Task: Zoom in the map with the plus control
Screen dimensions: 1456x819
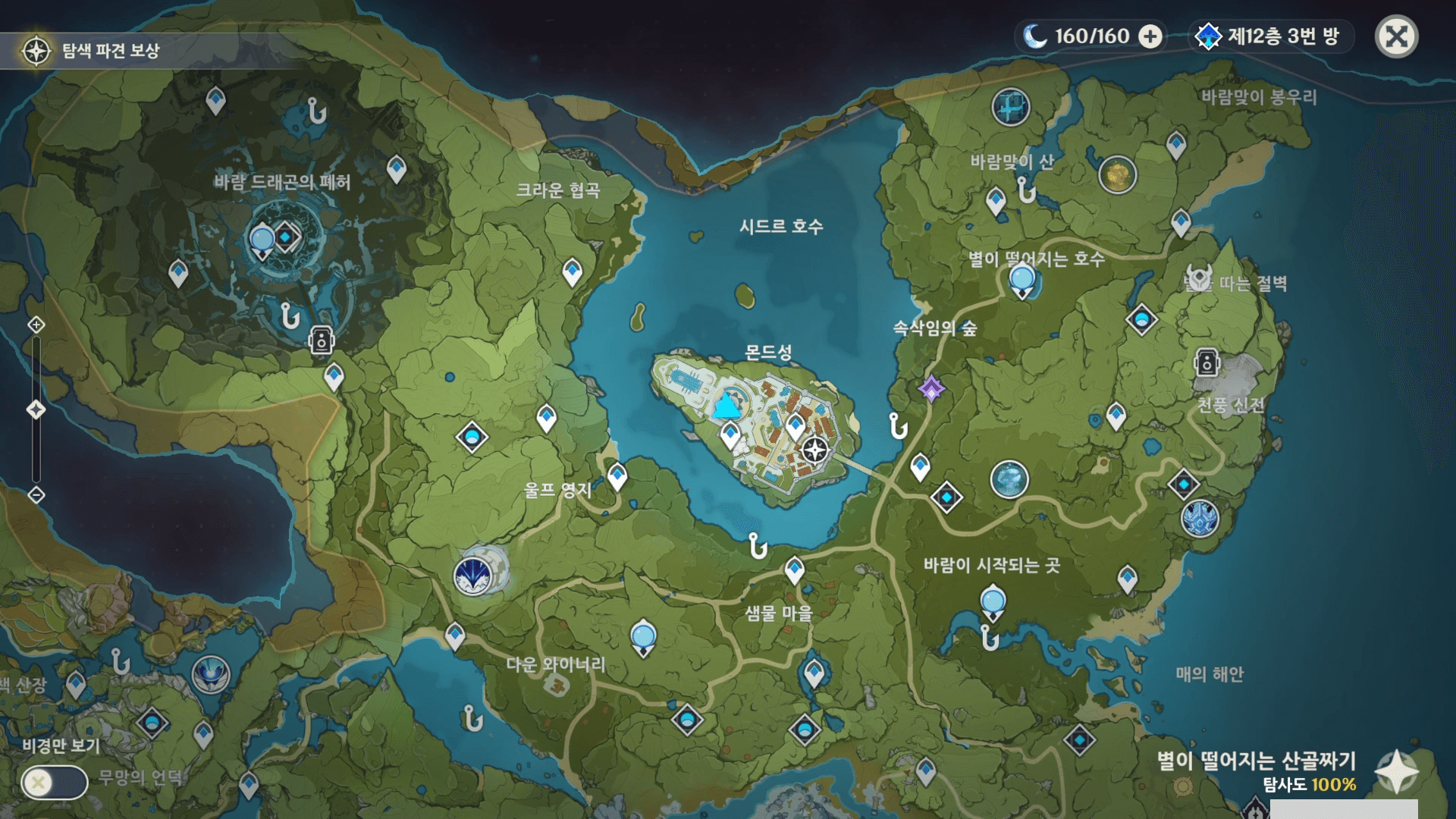Action: pyautogui.click(x=36, y=325)
